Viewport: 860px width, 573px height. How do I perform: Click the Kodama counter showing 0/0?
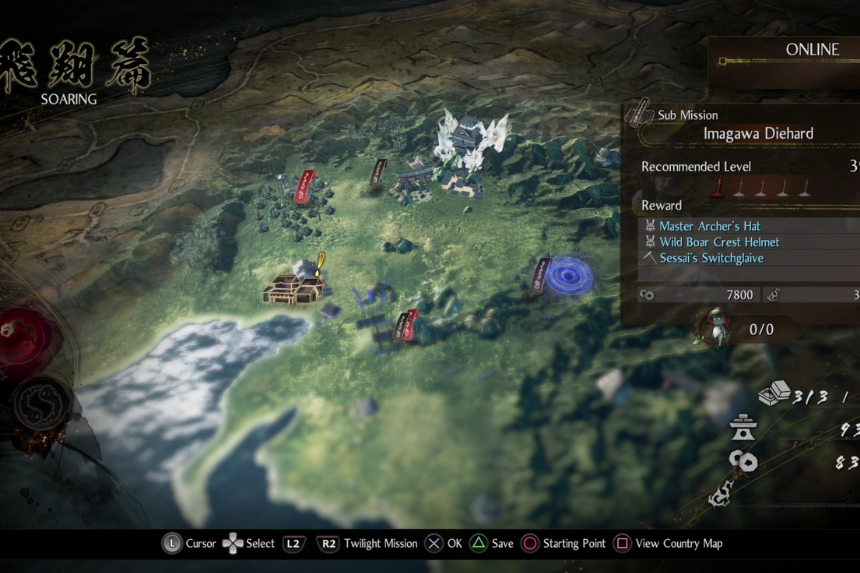point(760,328)
